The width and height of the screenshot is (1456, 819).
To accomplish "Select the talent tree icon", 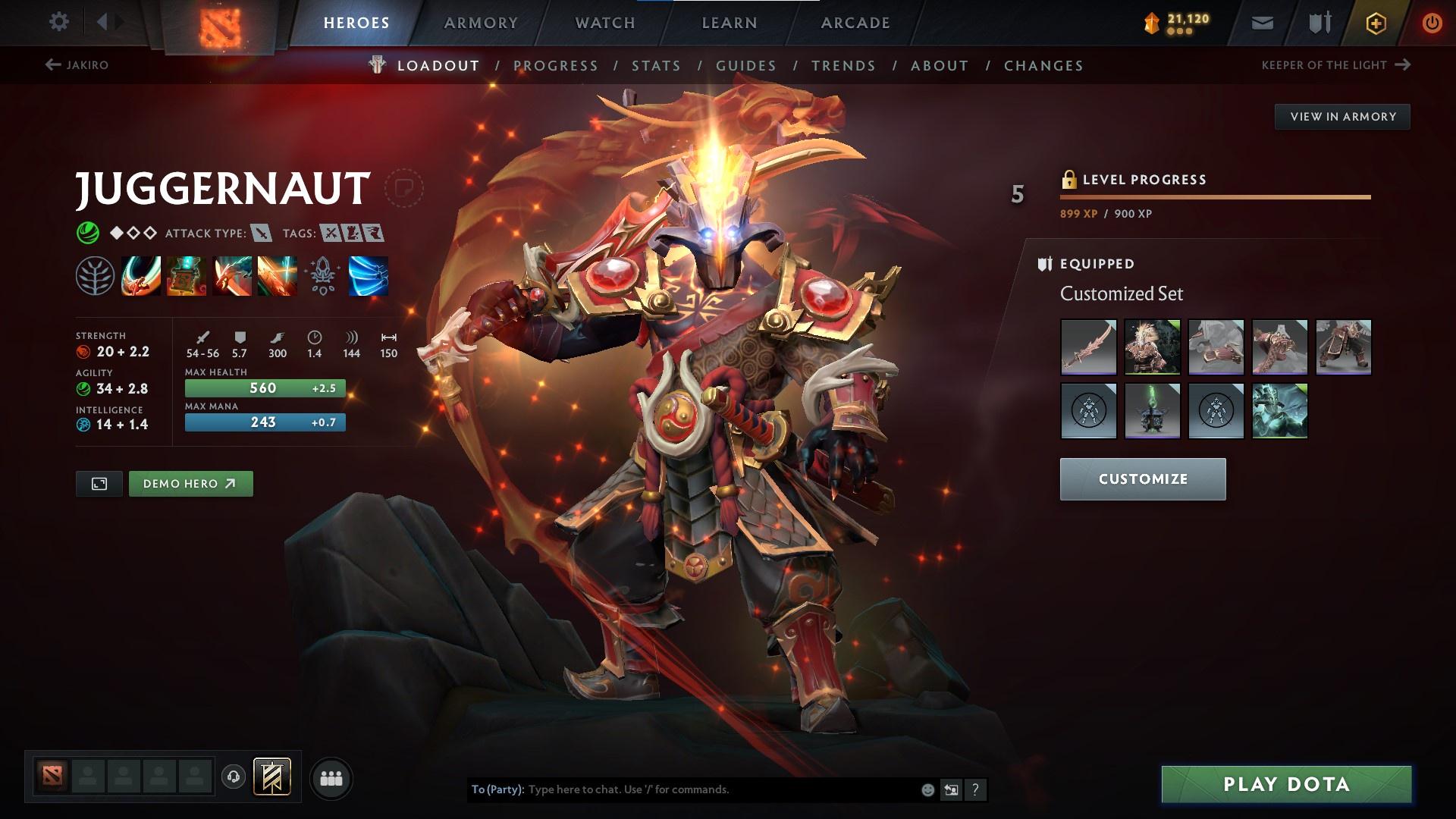I will click(323, 277).
